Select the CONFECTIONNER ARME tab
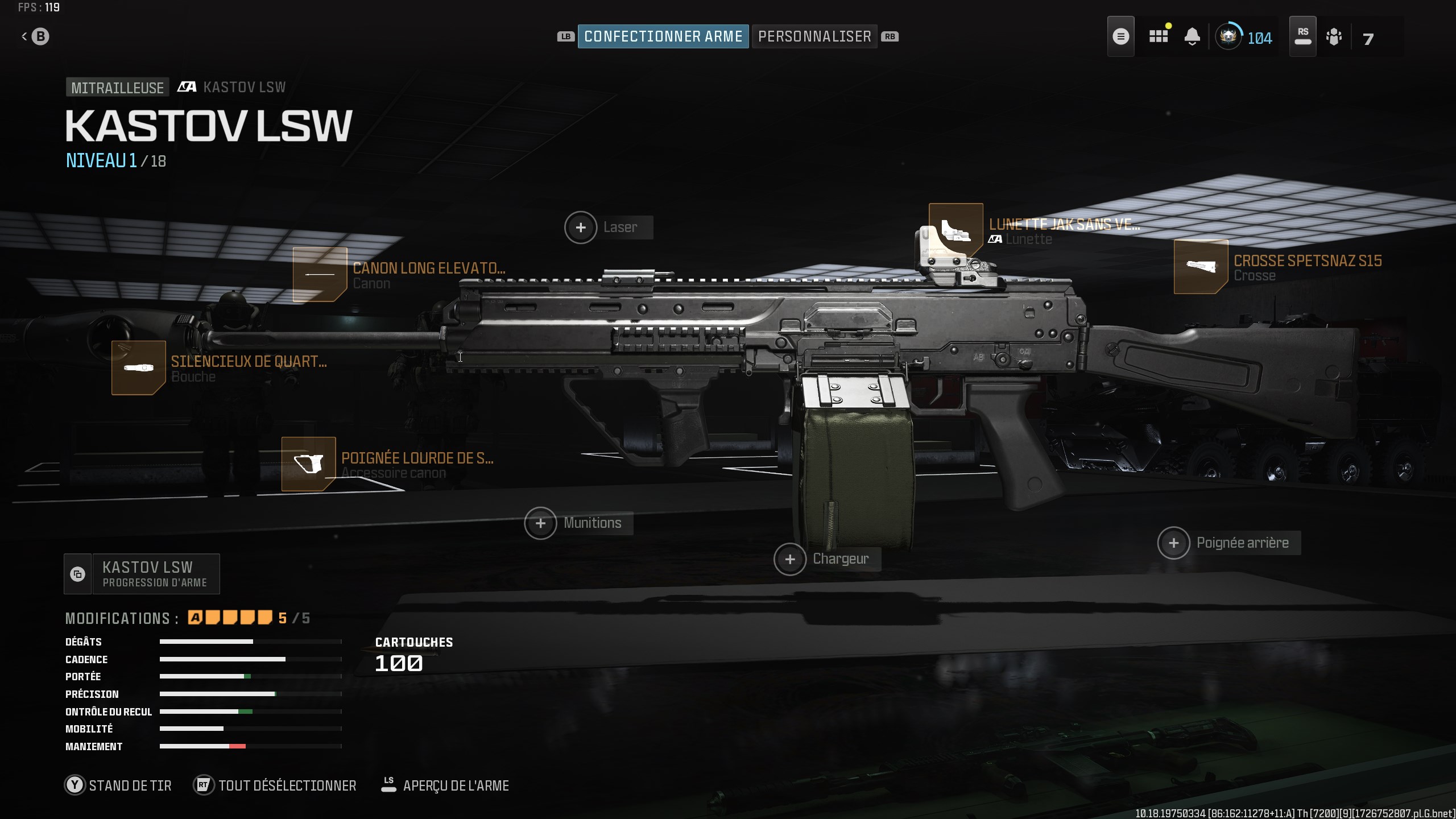1456x819 pixels. pos(663,36)
